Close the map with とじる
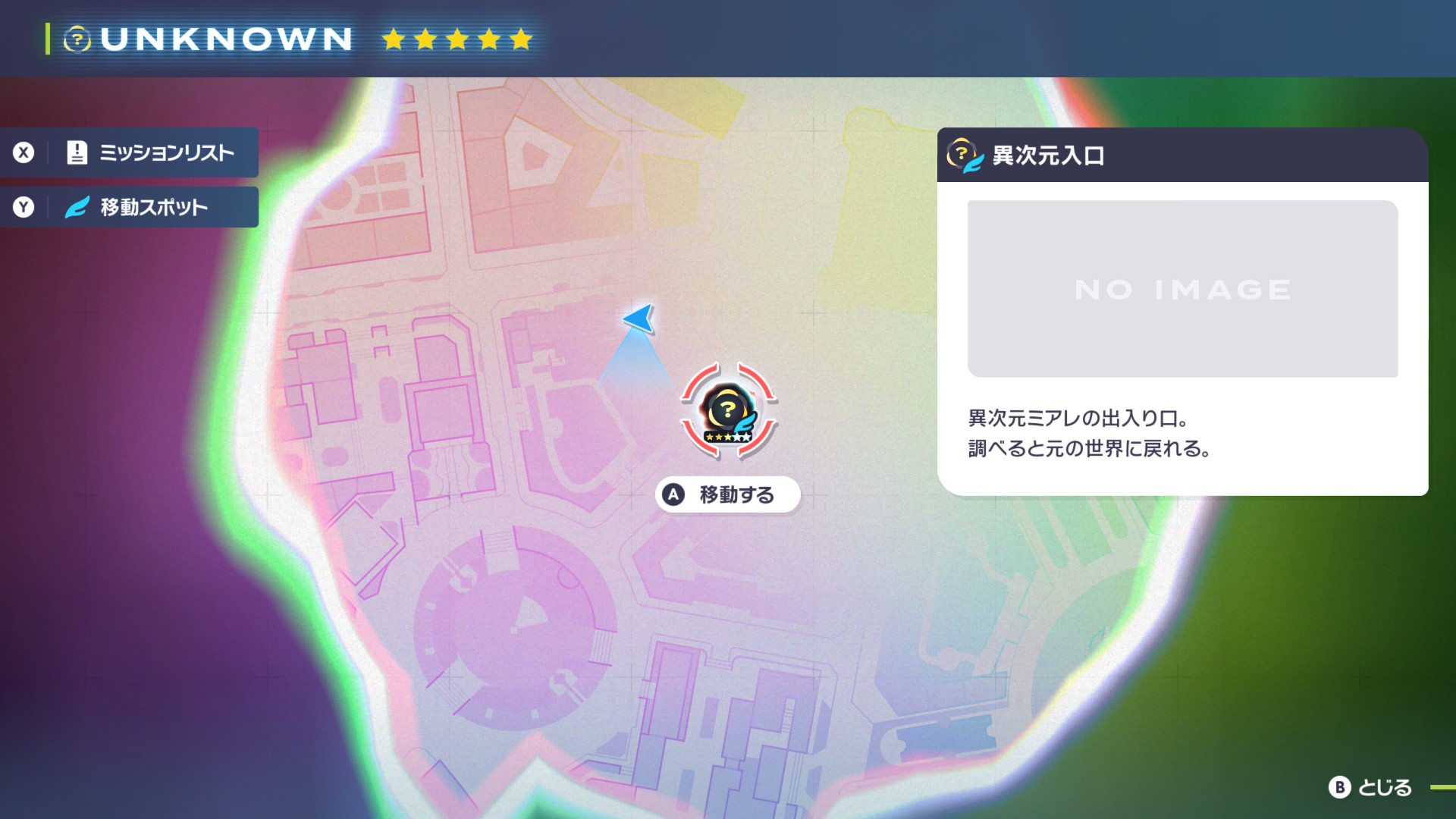The width and height of the screenshot is (1456, 819). tap(1370, 787)
